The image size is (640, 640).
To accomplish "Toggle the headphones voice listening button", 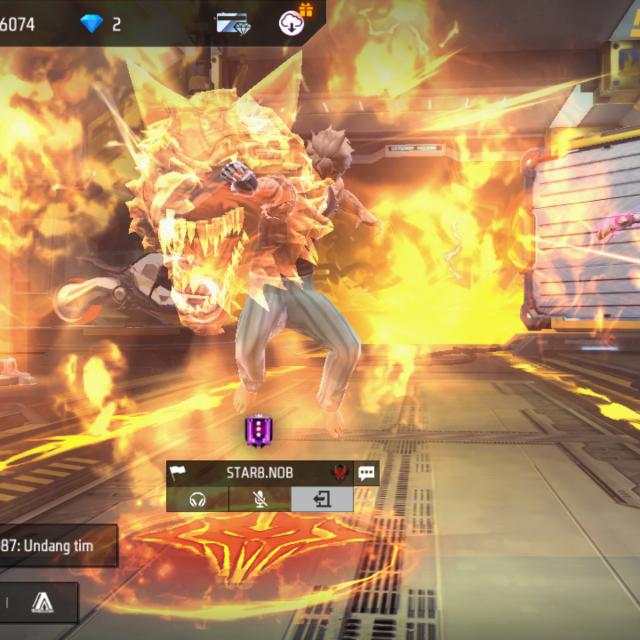I will [197, 499].
